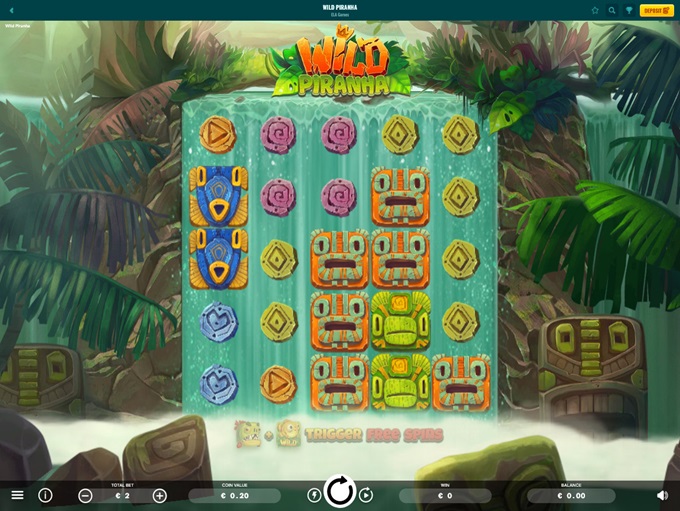Open the hamburger menu
This screenshot has height=511, width=680.
[17, 495]
